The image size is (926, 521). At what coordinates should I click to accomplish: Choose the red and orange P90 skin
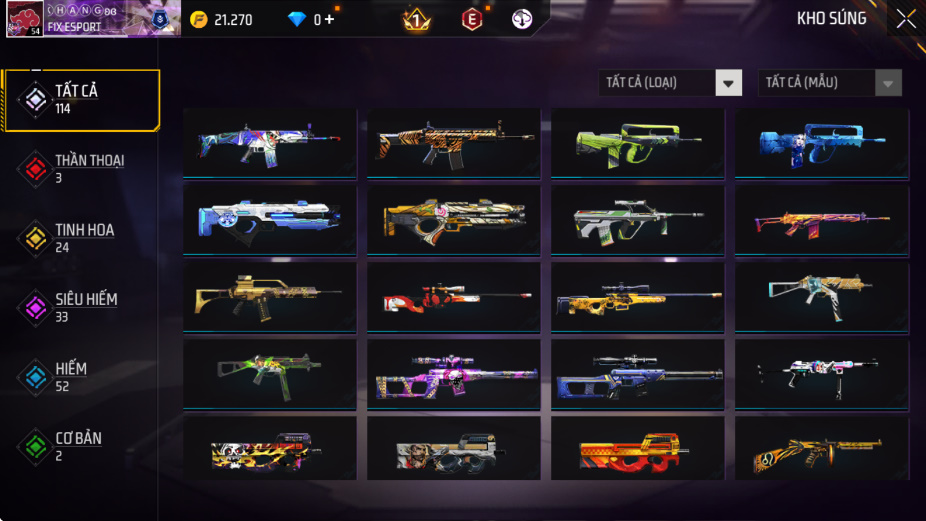click(637, 450)
